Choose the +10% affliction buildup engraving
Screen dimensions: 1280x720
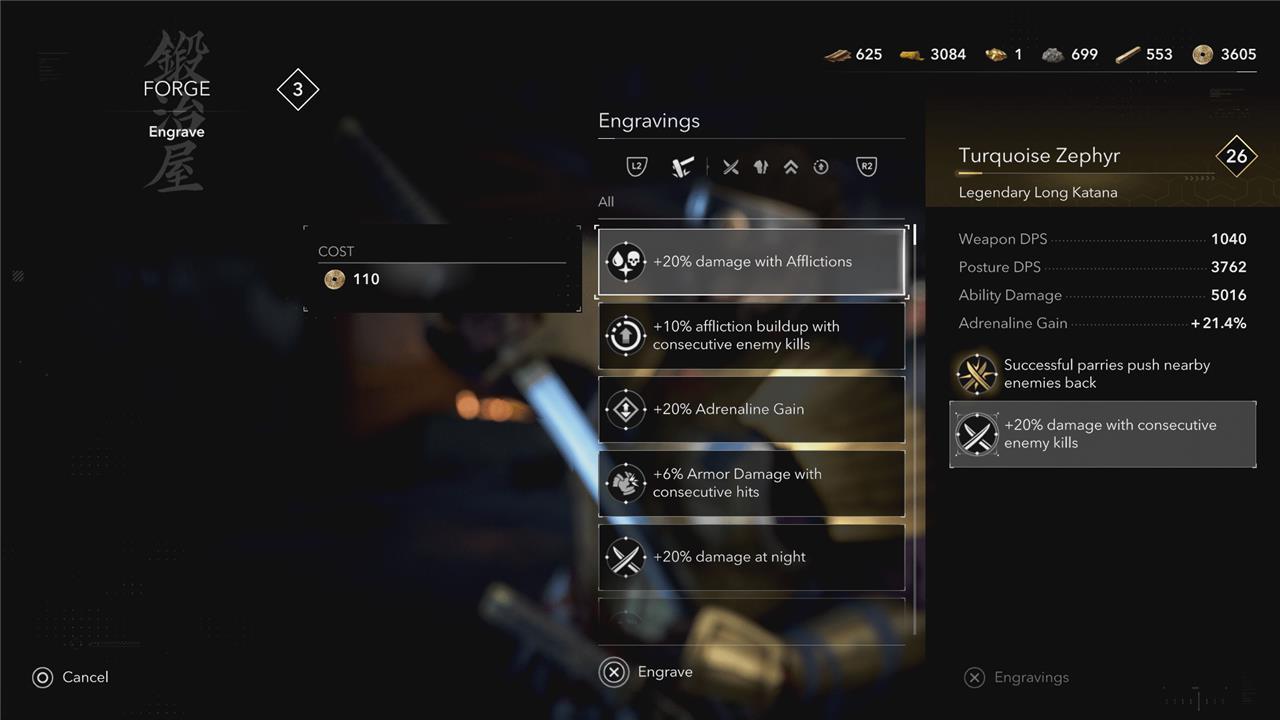coord(751,336)
